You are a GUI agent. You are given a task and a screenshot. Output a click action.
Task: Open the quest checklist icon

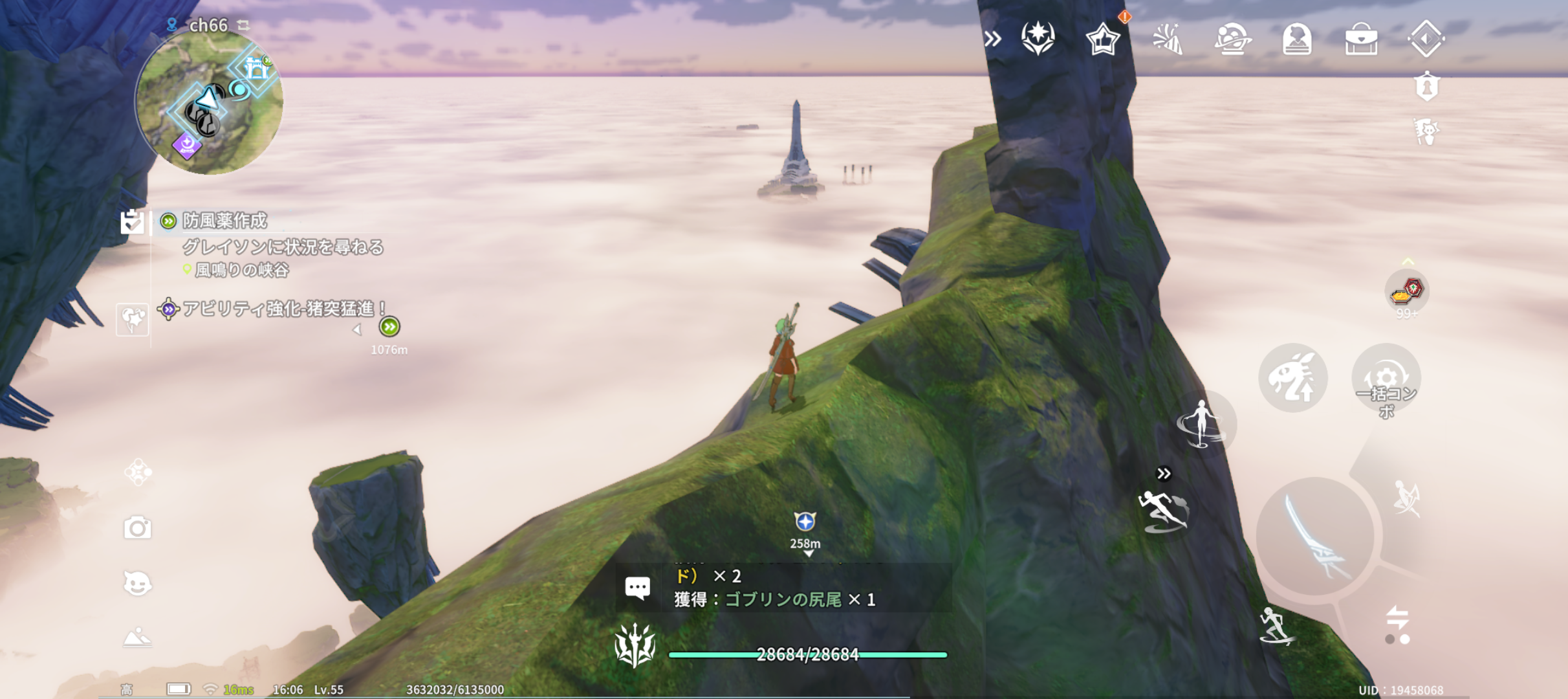coord(133,222)
